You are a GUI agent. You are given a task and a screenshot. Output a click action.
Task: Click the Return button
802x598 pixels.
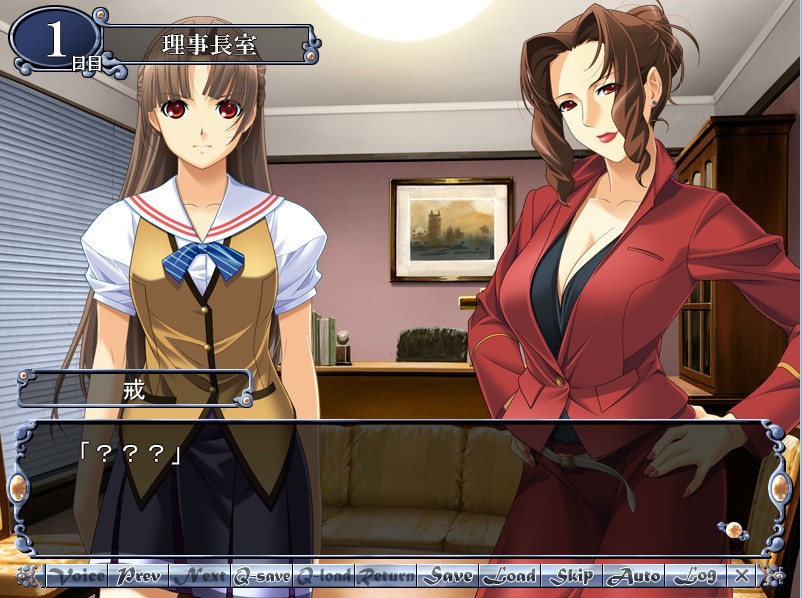coord(386,576)
